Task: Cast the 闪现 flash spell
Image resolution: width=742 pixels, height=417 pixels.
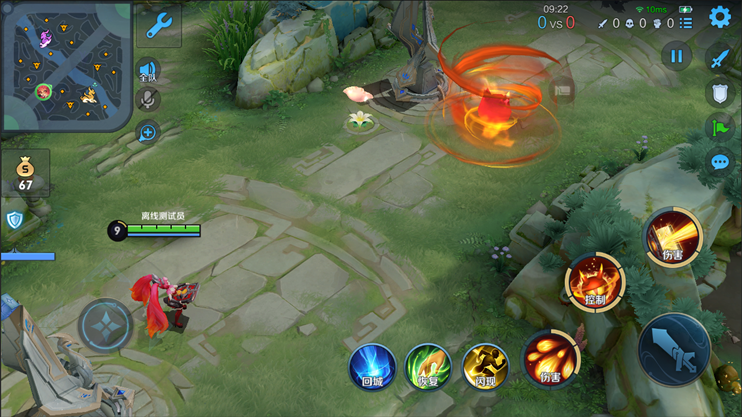Action: coord(485,366)
